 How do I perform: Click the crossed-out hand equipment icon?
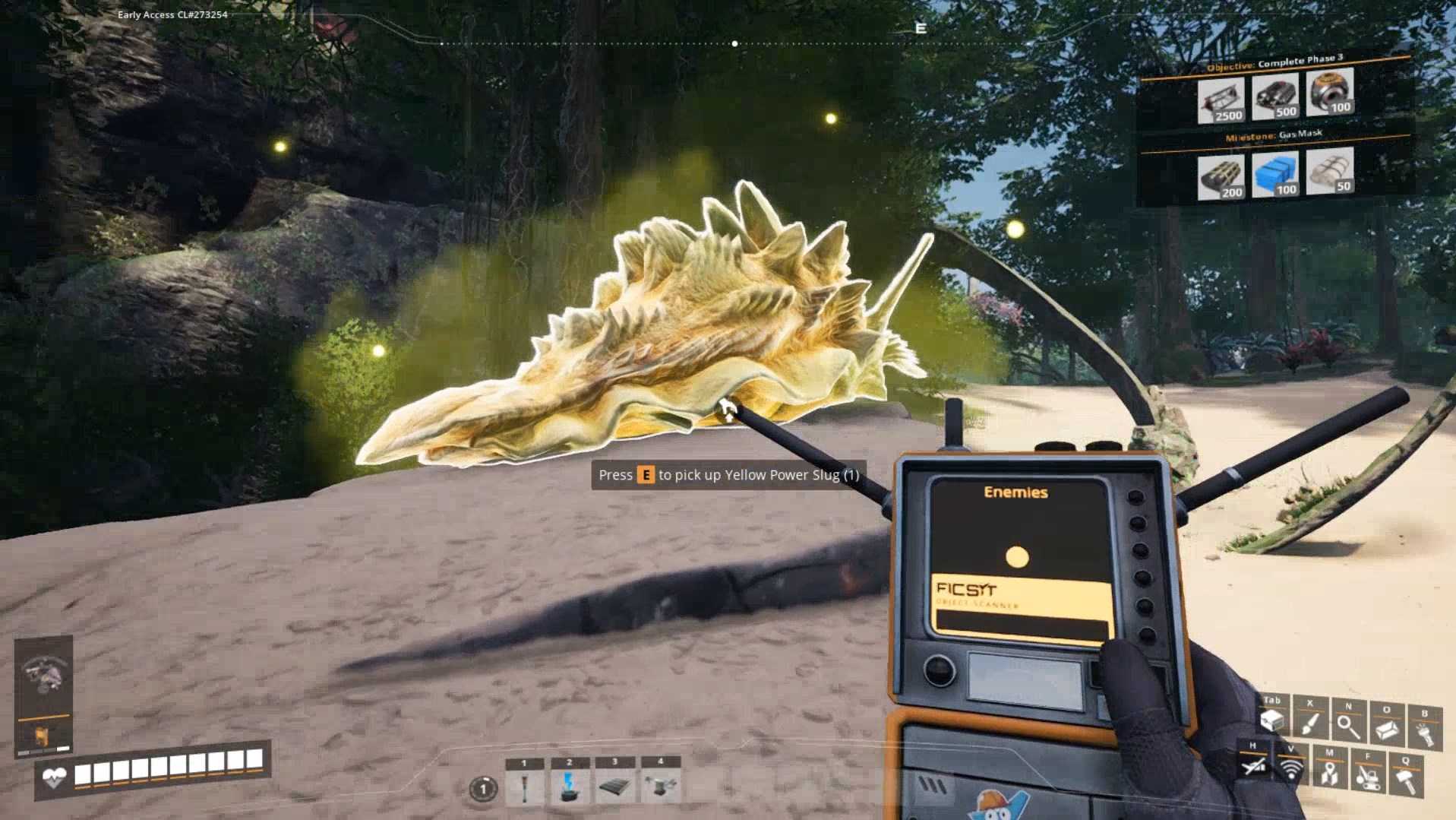1253,766
